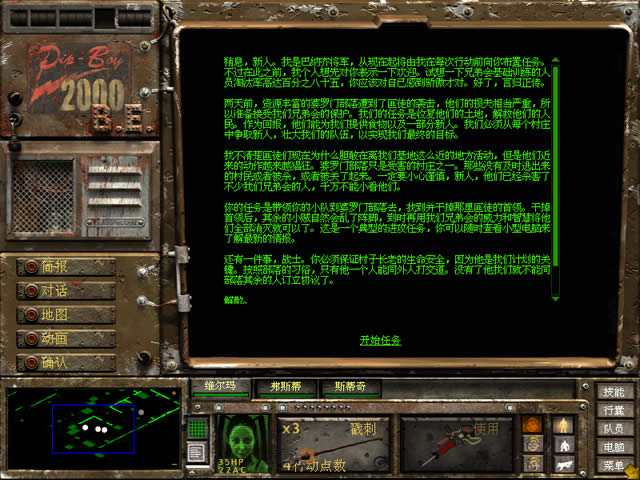Open the 动画 animations section
This screenshot has width=640, height=480.
[x=66, y=339]
